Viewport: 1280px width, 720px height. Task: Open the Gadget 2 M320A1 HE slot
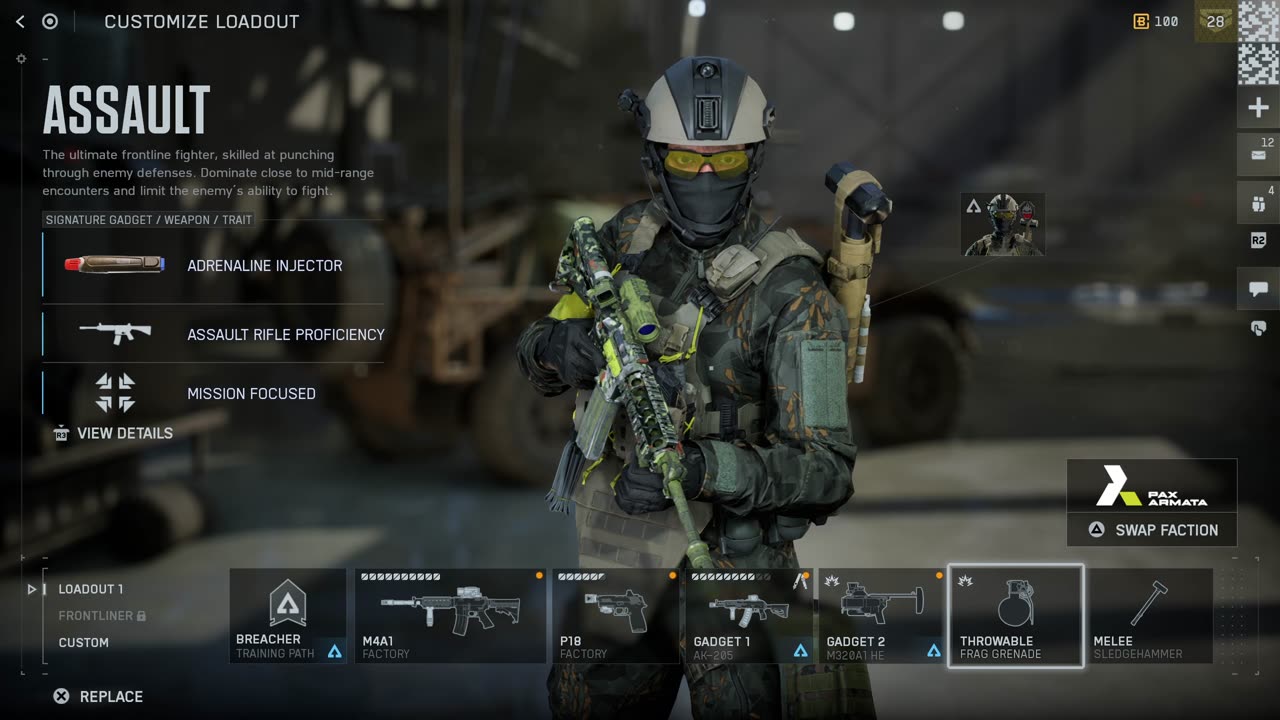point(882,616)
